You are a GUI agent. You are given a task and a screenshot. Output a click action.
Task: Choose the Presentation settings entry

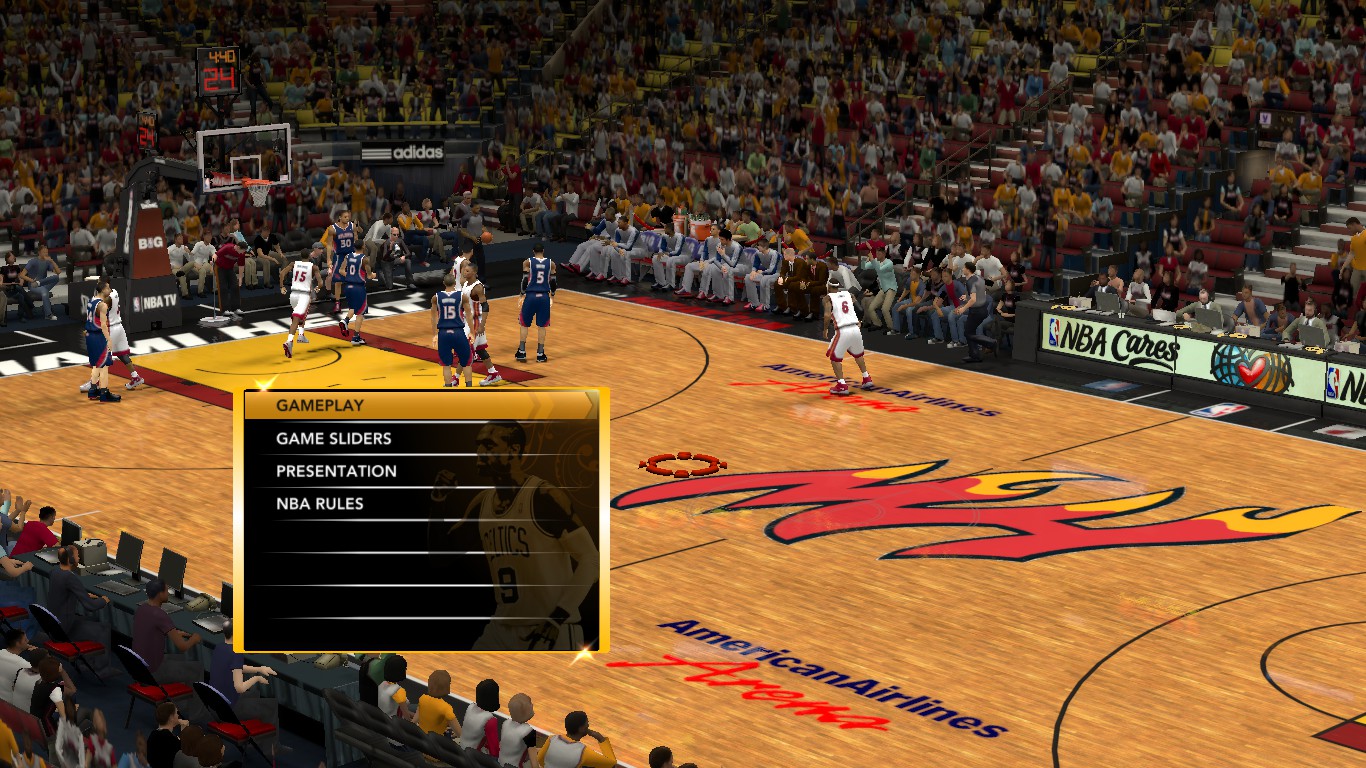click(336, 471)
